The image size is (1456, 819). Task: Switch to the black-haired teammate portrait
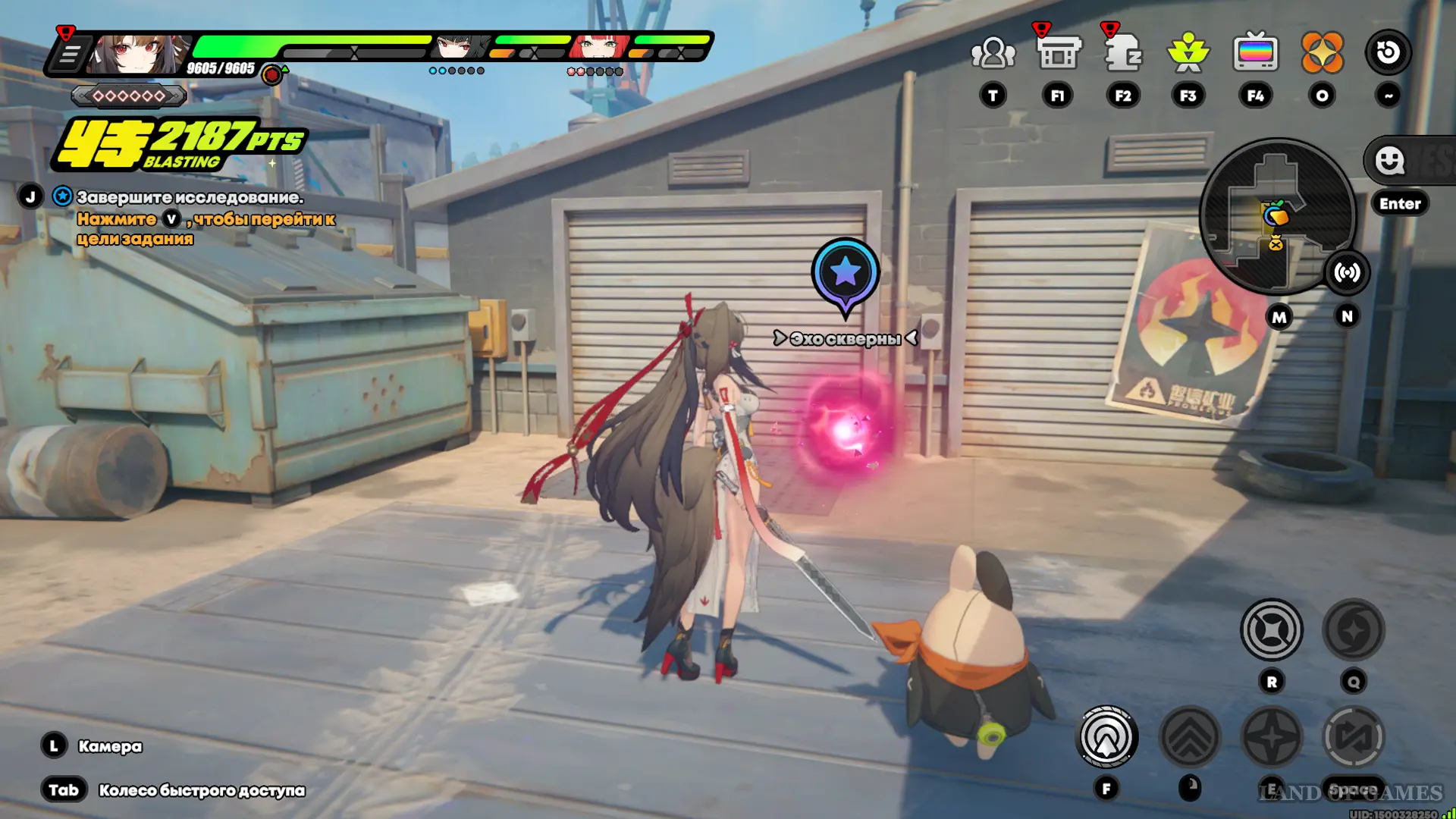[458, 47]
